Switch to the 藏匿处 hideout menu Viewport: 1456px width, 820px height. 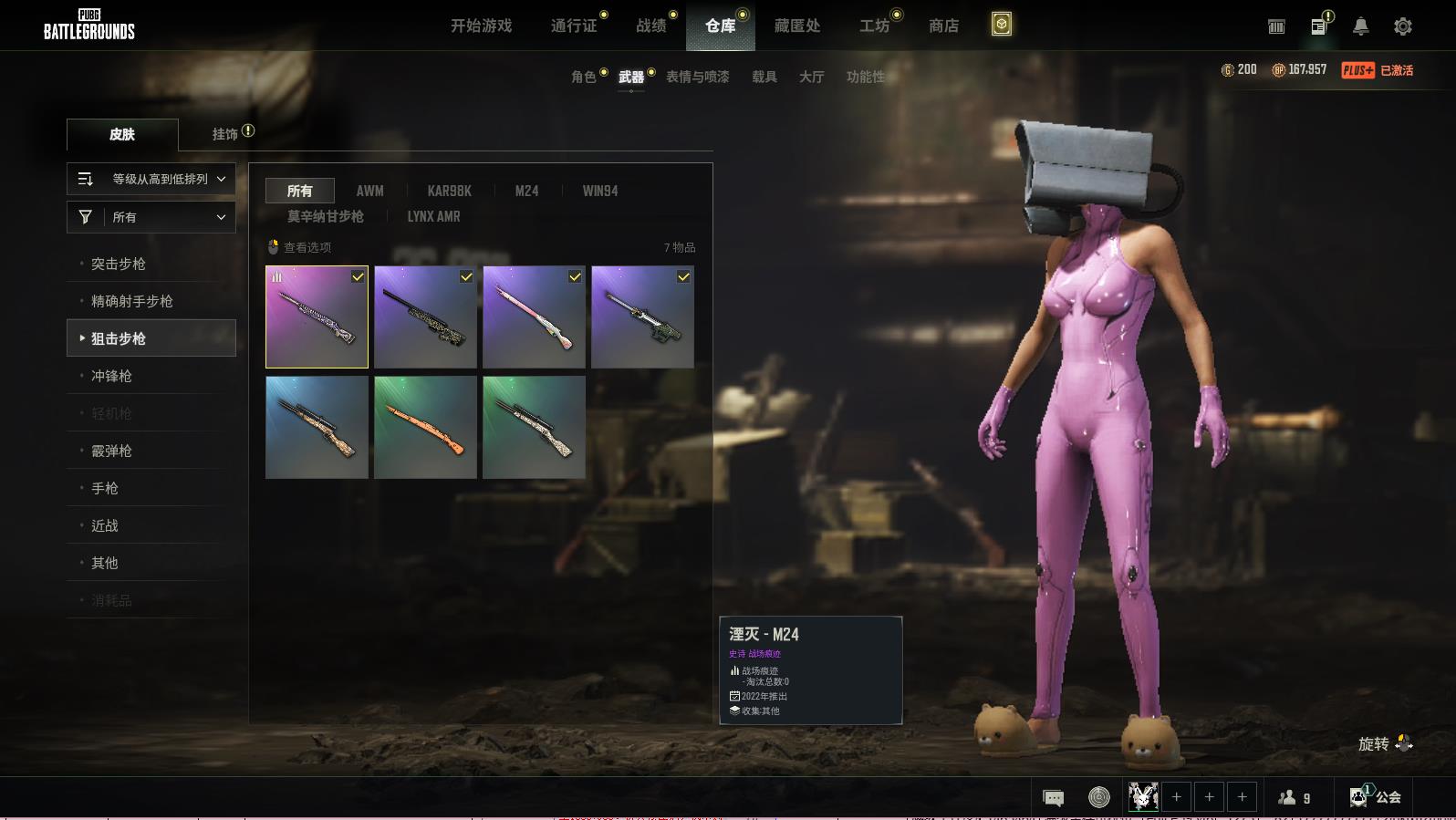coord(797,26)
